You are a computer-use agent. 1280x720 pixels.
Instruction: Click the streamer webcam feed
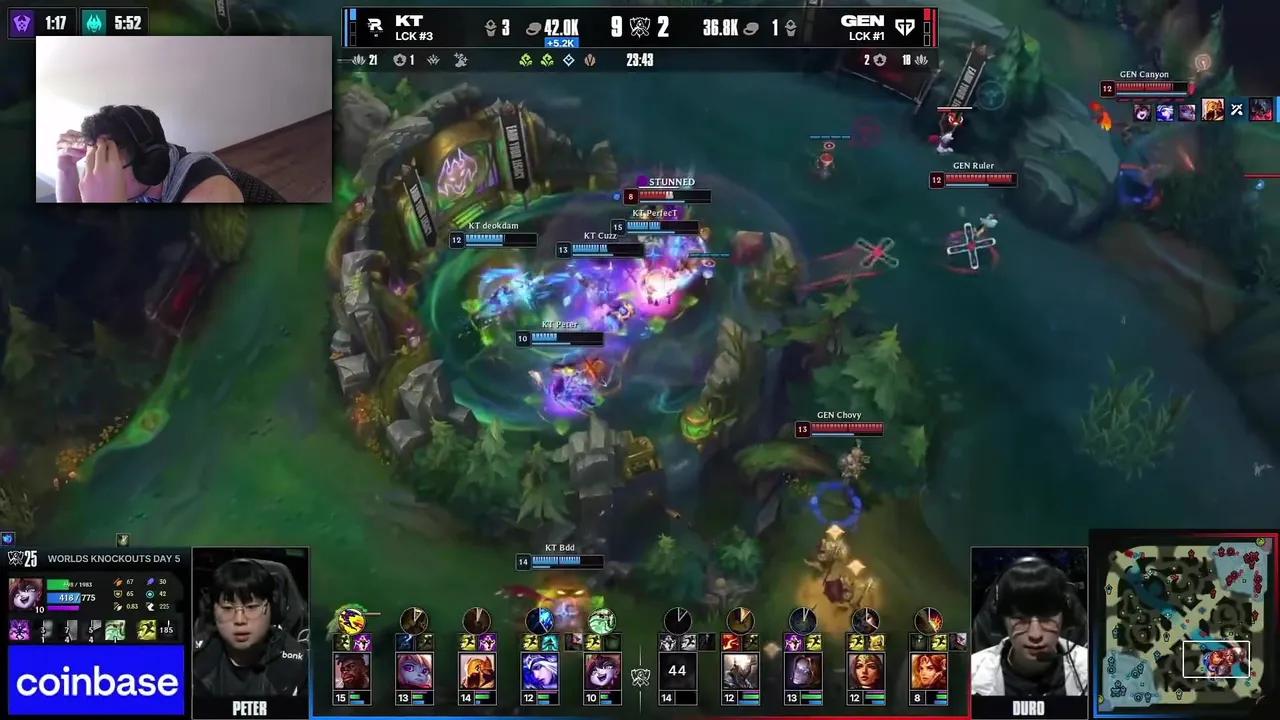coord(183,118)
